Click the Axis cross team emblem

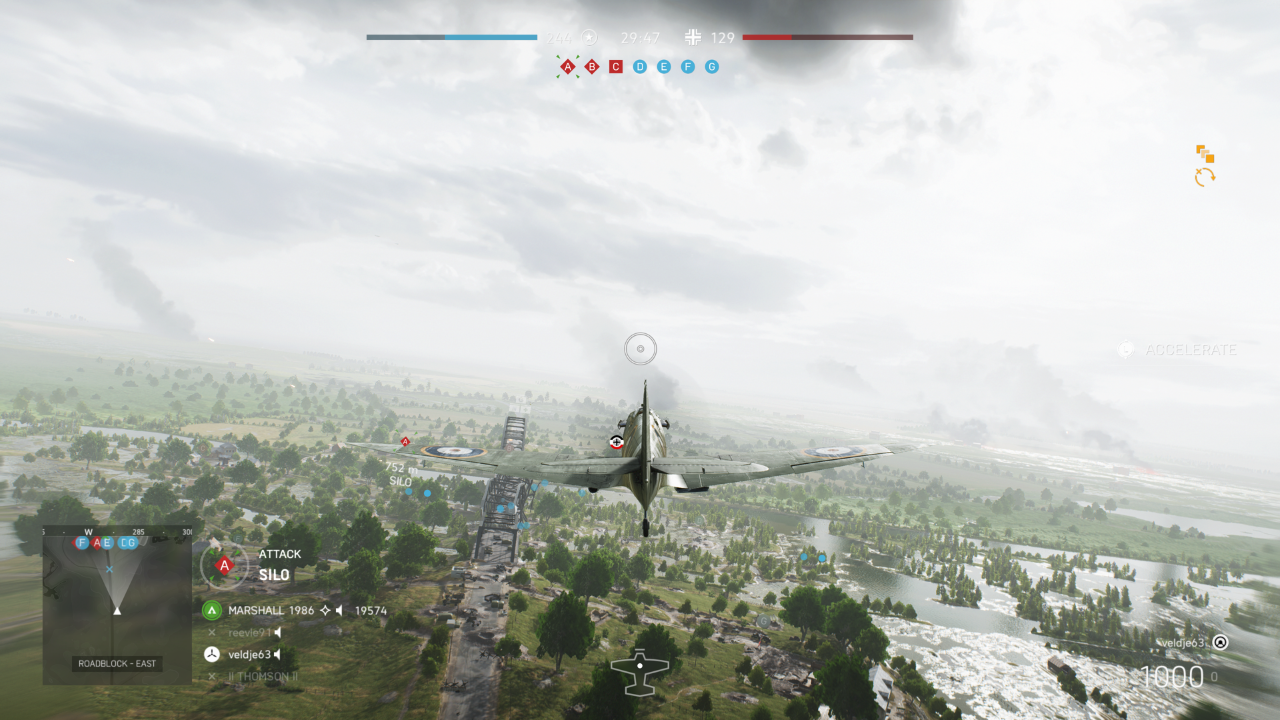point(693,38)
